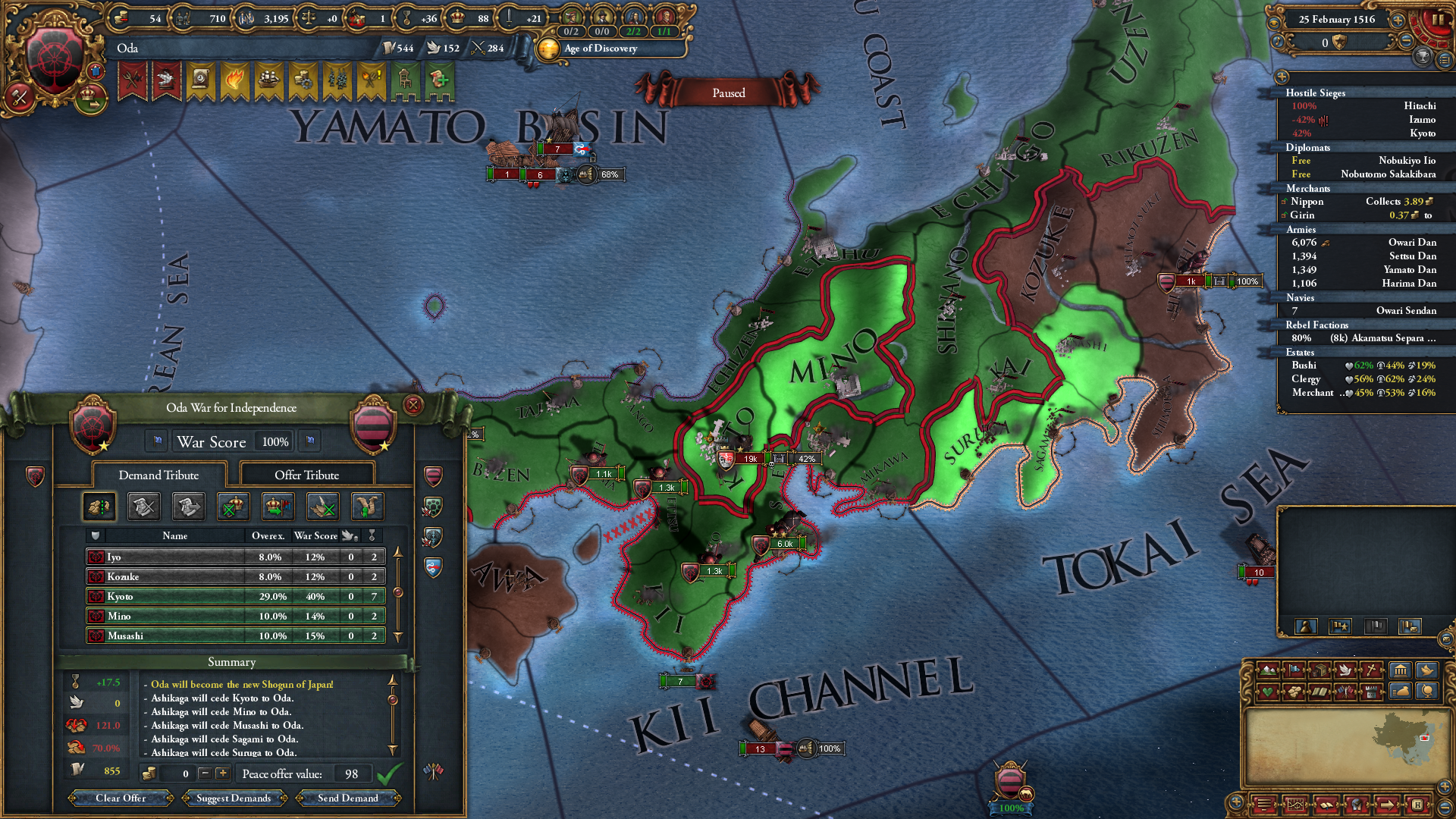Select the trade goods map mode icon
This screenshot has height=819, width=1456.
[x=1320, y=670]
